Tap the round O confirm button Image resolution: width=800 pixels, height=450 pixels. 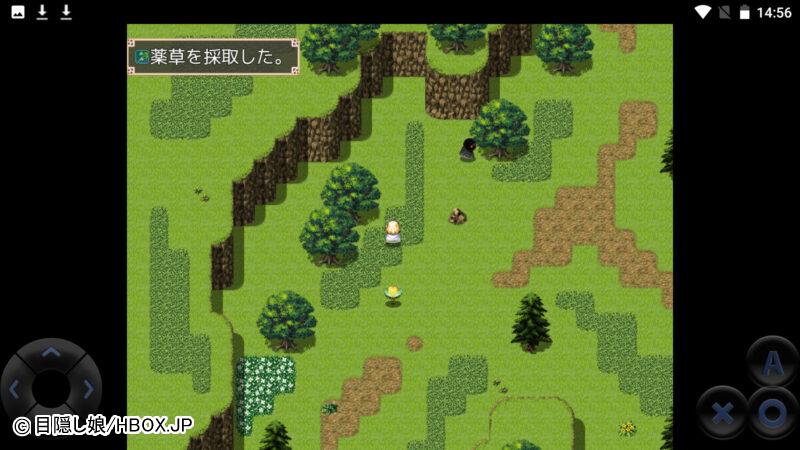(772, 411)
